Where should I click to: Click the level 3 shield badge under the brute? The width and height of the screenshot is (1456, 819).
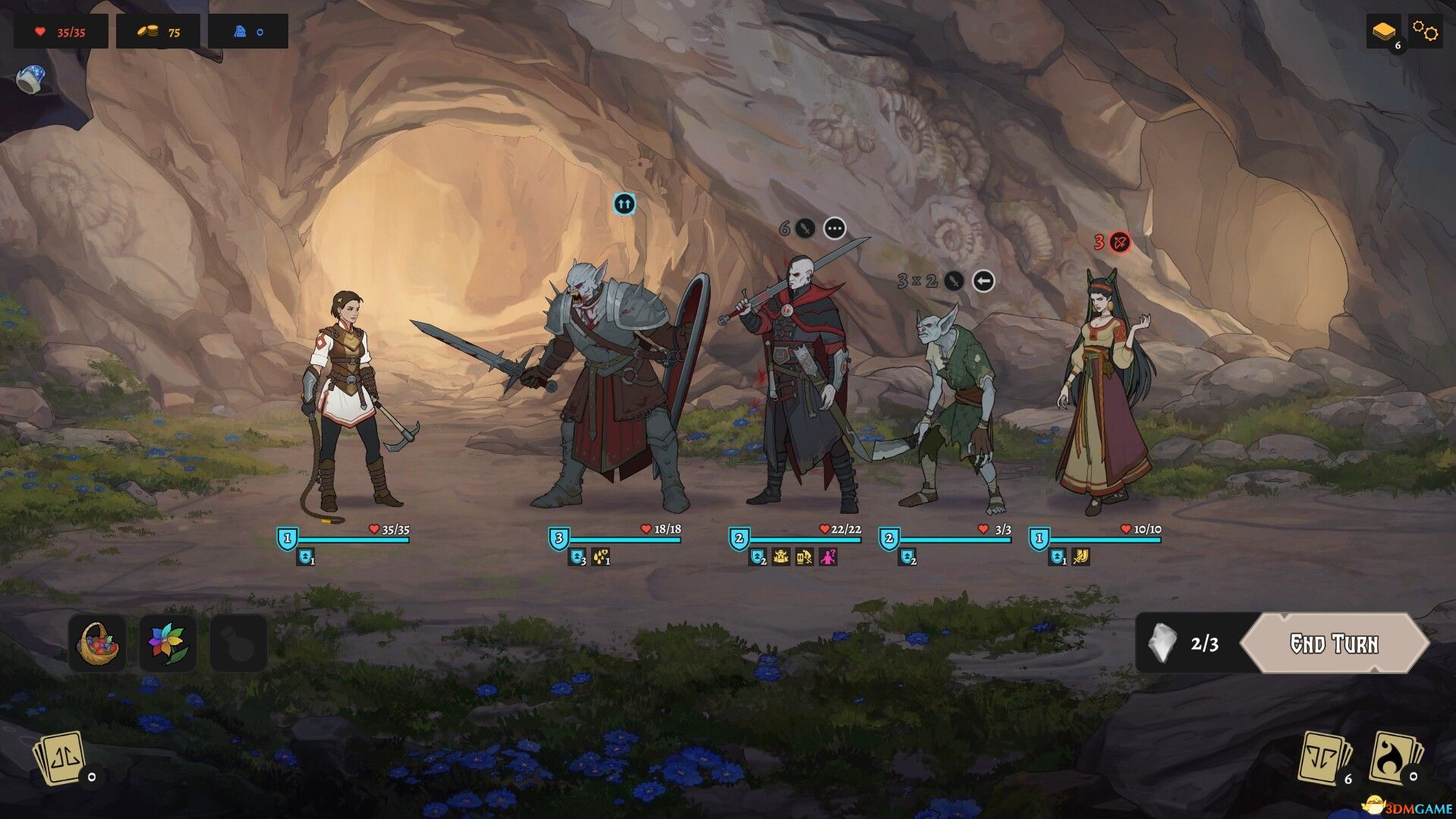pyautogui.click(x=559, y=538)
